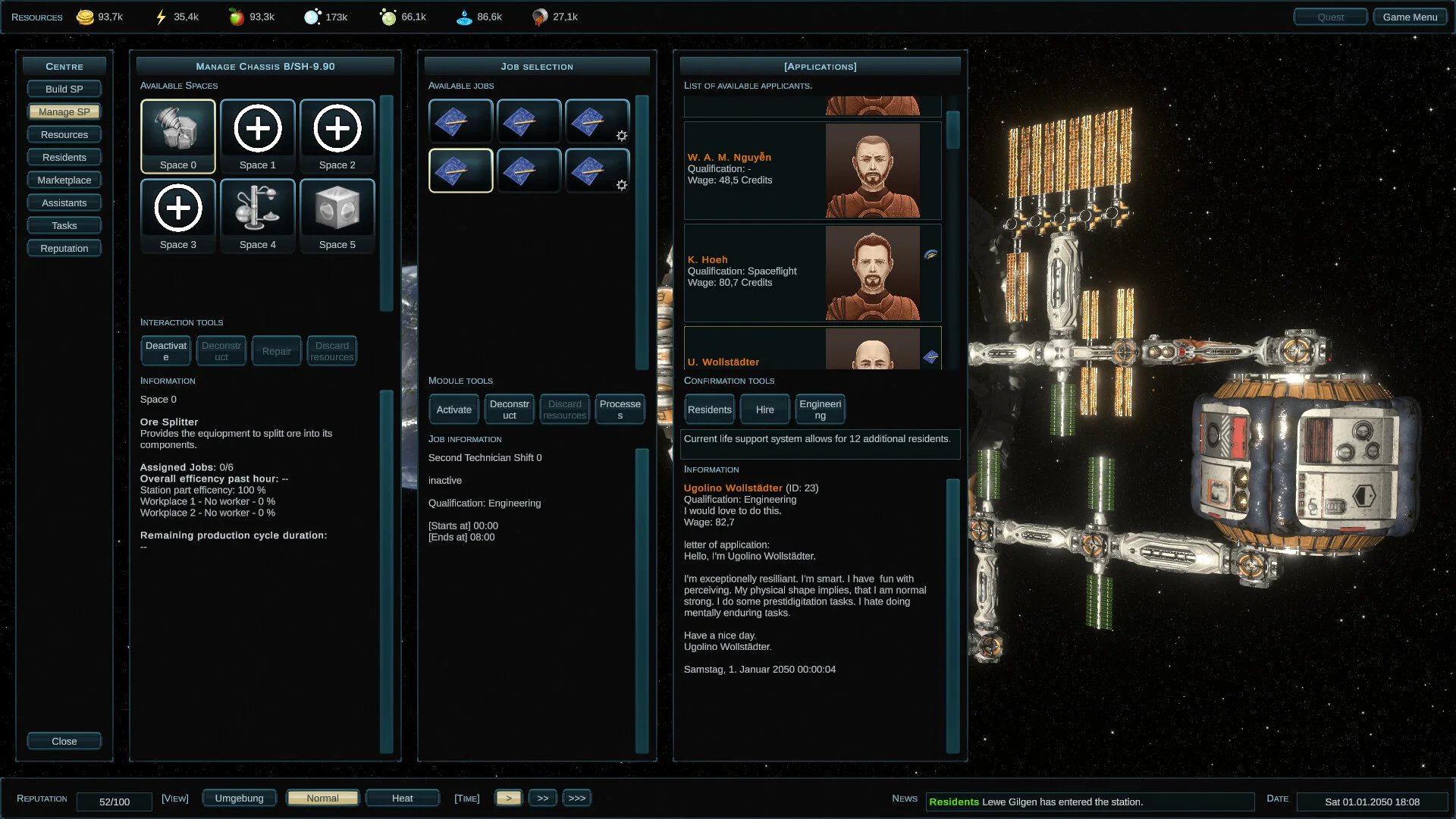Activate the selected job

(x=453, y=409)
